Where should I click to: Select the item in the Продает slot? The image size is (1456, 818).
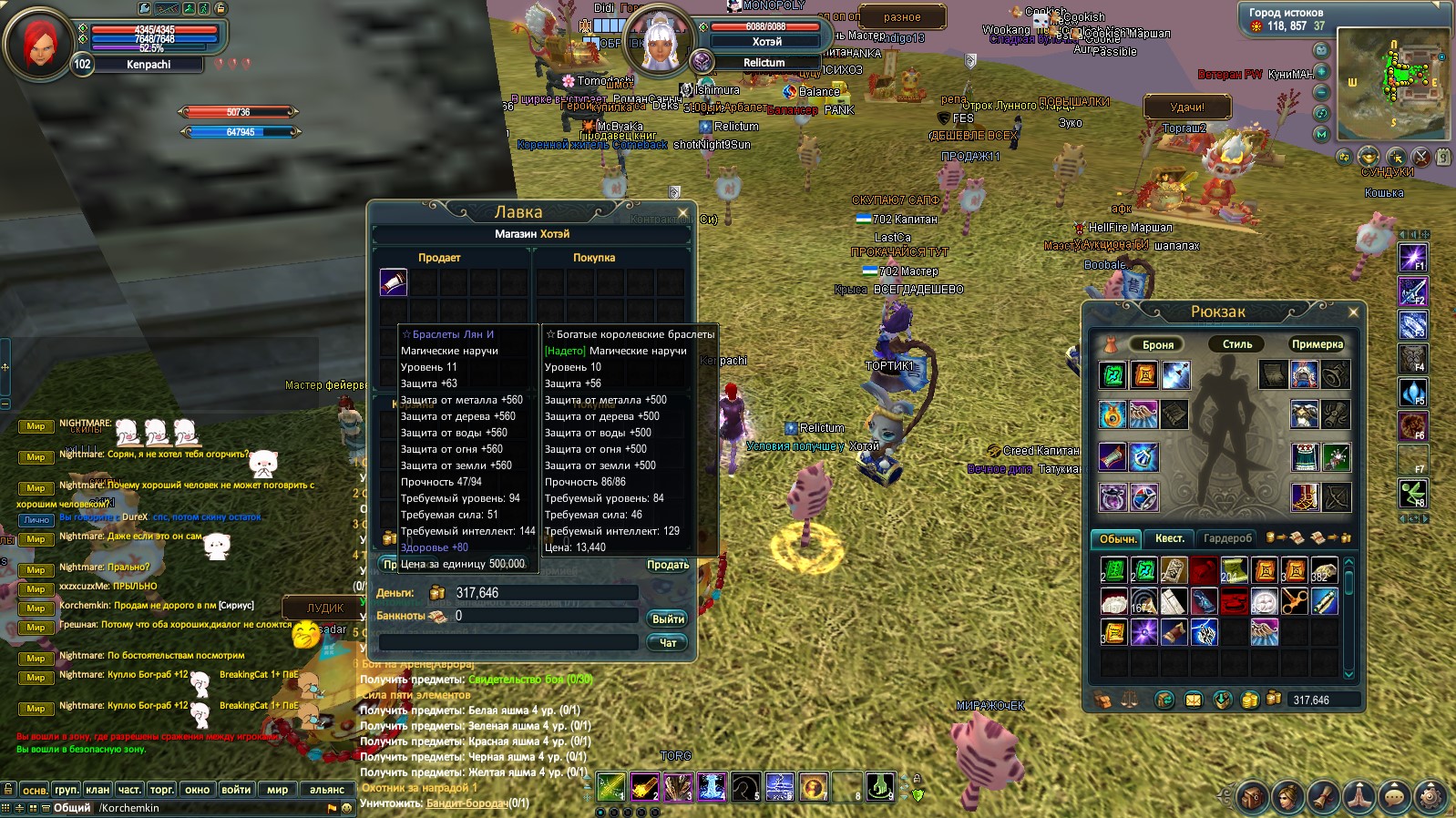pos(393,282)
